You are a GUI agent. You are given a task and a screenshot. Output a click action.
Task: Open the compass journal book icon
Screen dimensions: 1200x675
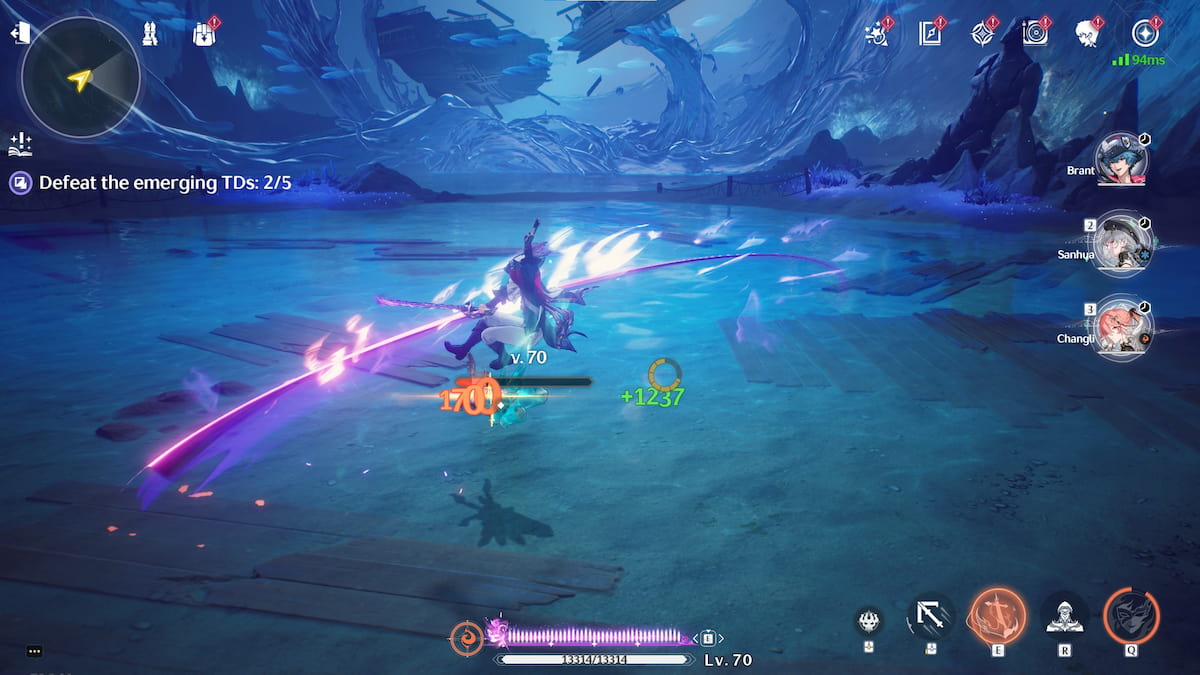coord(931,33)
